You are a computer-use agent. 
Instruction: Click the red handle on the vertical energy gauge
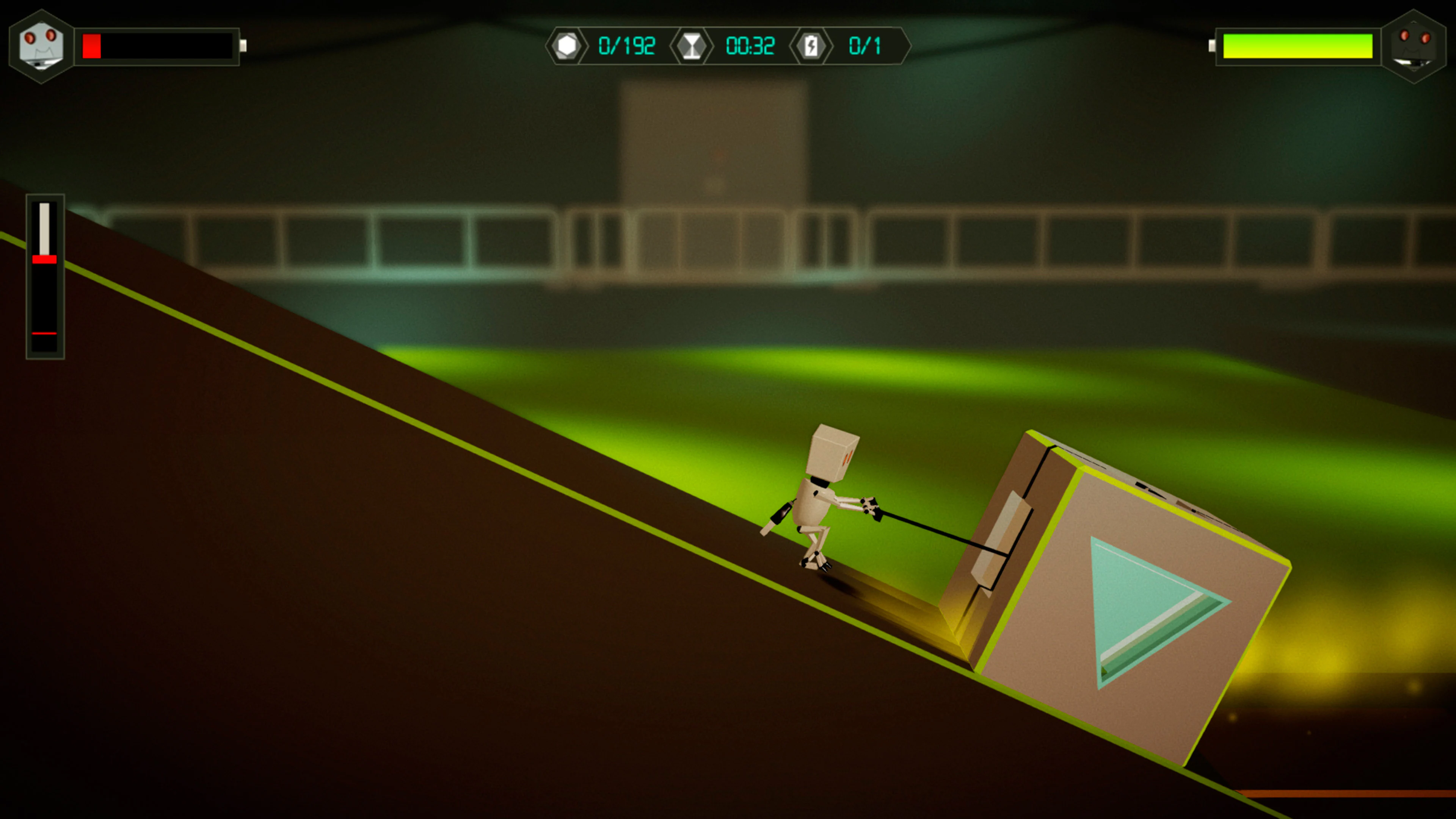(45, 260)
